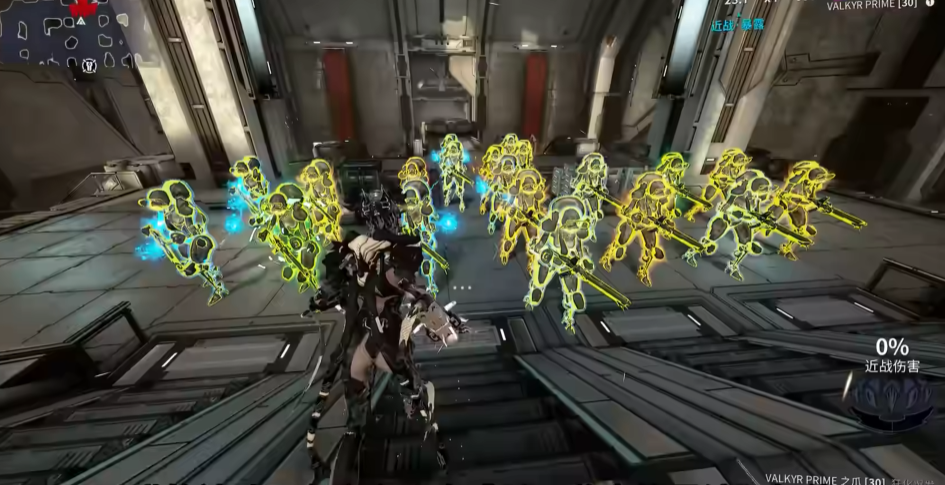Click the round icon beside VALKYR PRIME [30]

coord(931,5)
